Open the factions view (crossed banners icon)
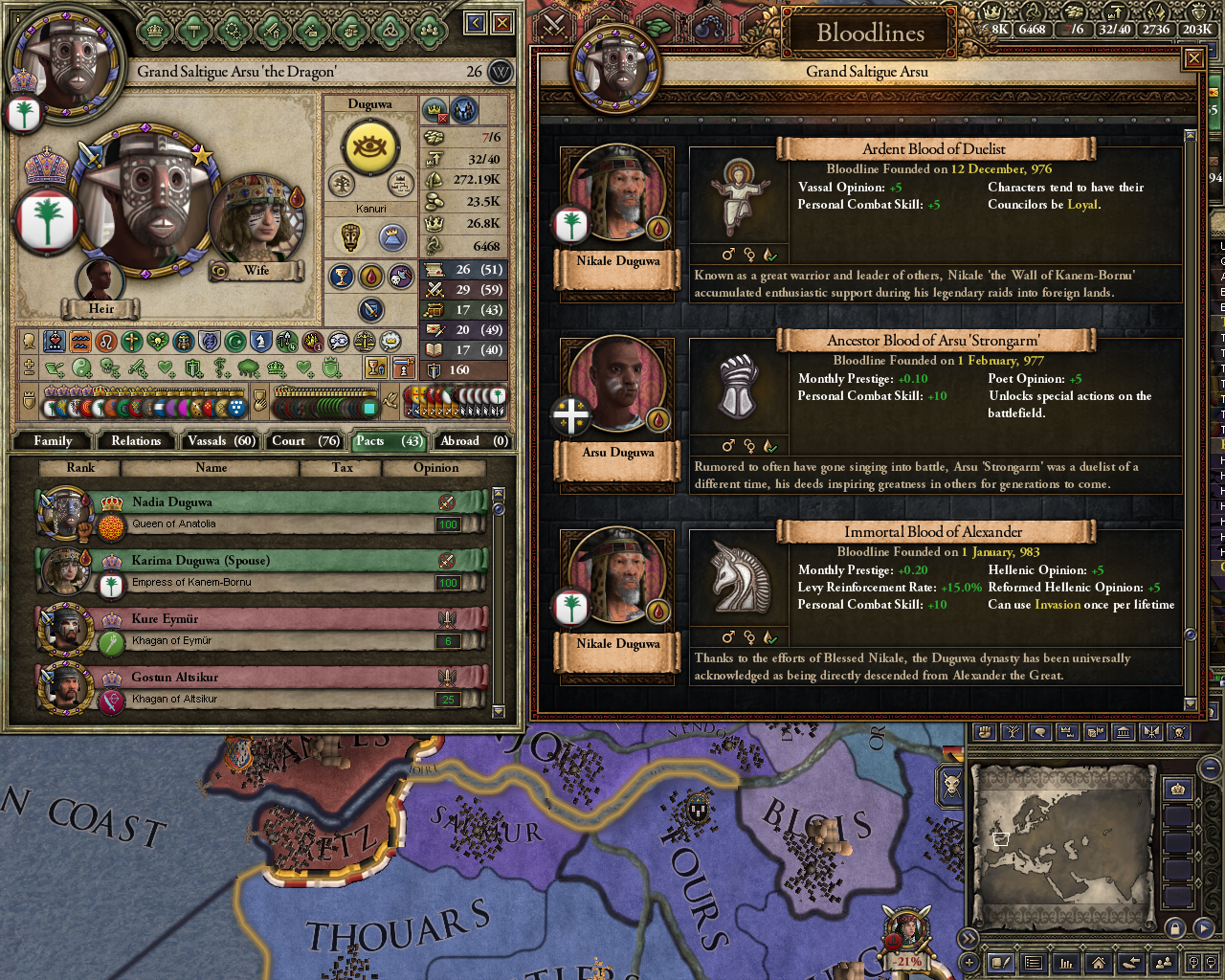The image size is (1225, 980). 1150,732
